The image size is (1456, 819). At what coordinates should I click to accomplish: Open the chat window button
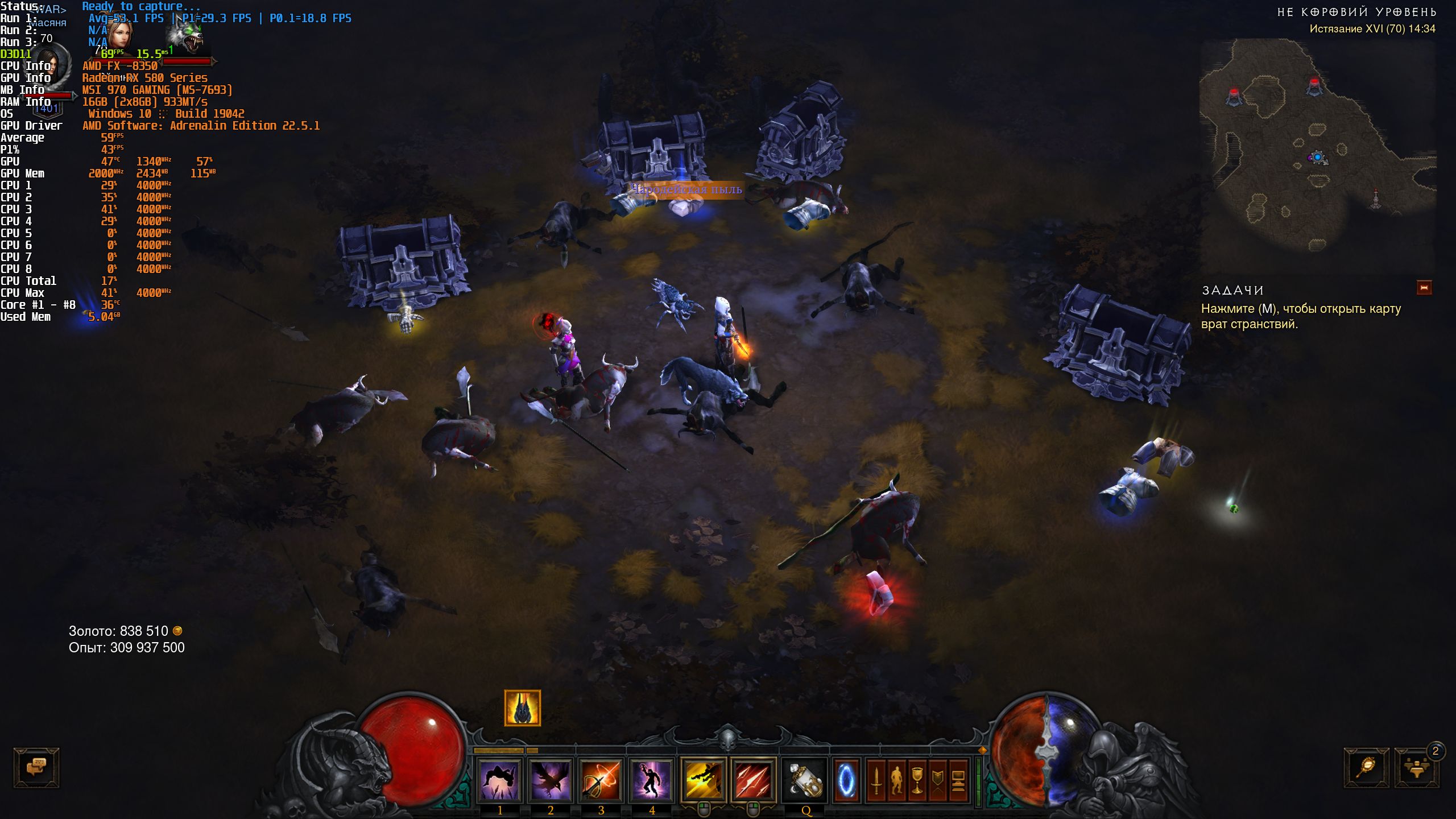click(x=36, y=767)
